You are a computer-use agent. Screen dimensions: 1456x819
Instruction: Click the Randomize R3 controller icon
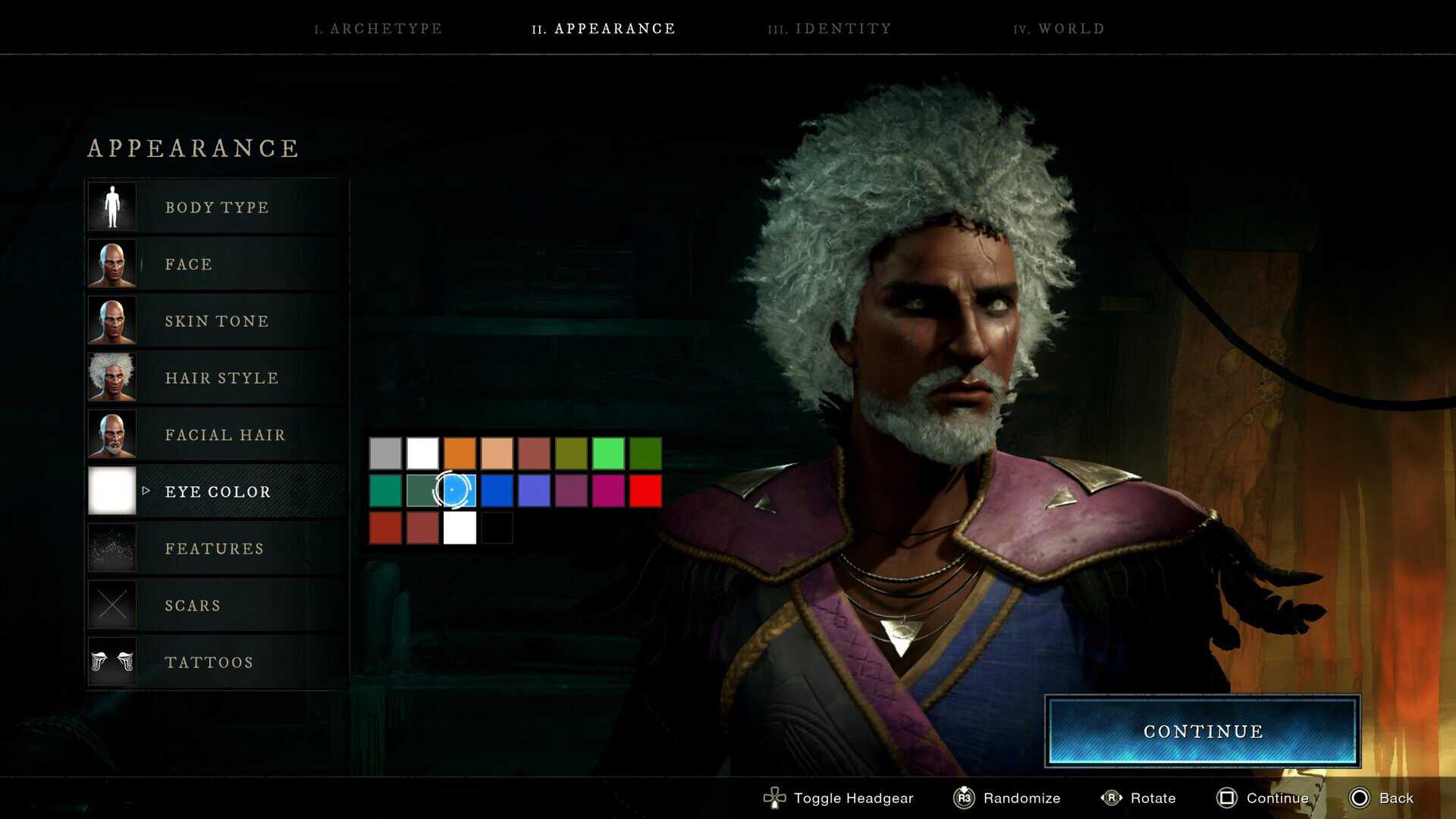click(x=963, y=798)
